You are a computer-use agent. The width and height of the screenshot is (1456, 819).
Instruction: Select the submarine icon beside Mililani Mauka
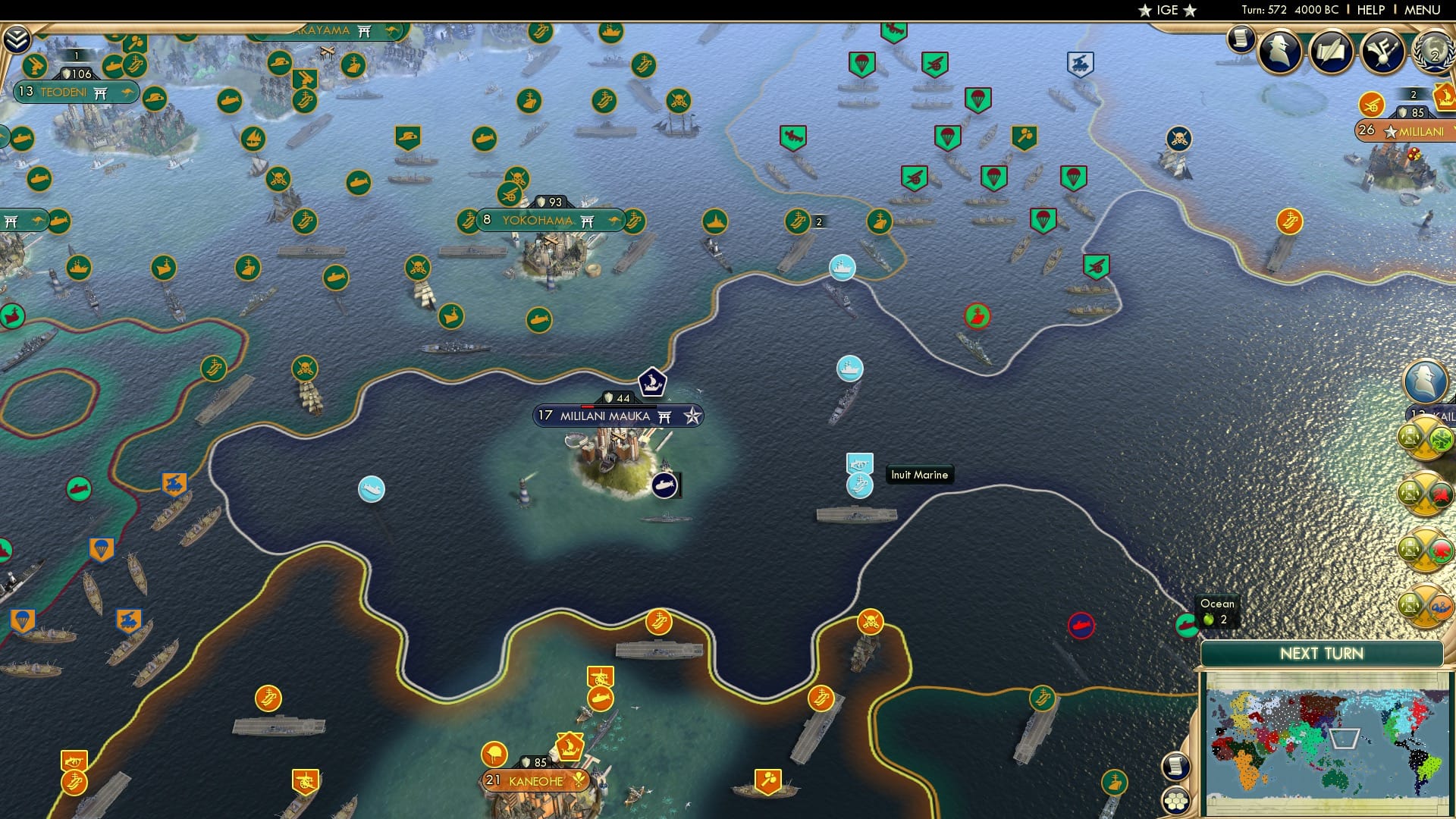(x=665, y=485)
